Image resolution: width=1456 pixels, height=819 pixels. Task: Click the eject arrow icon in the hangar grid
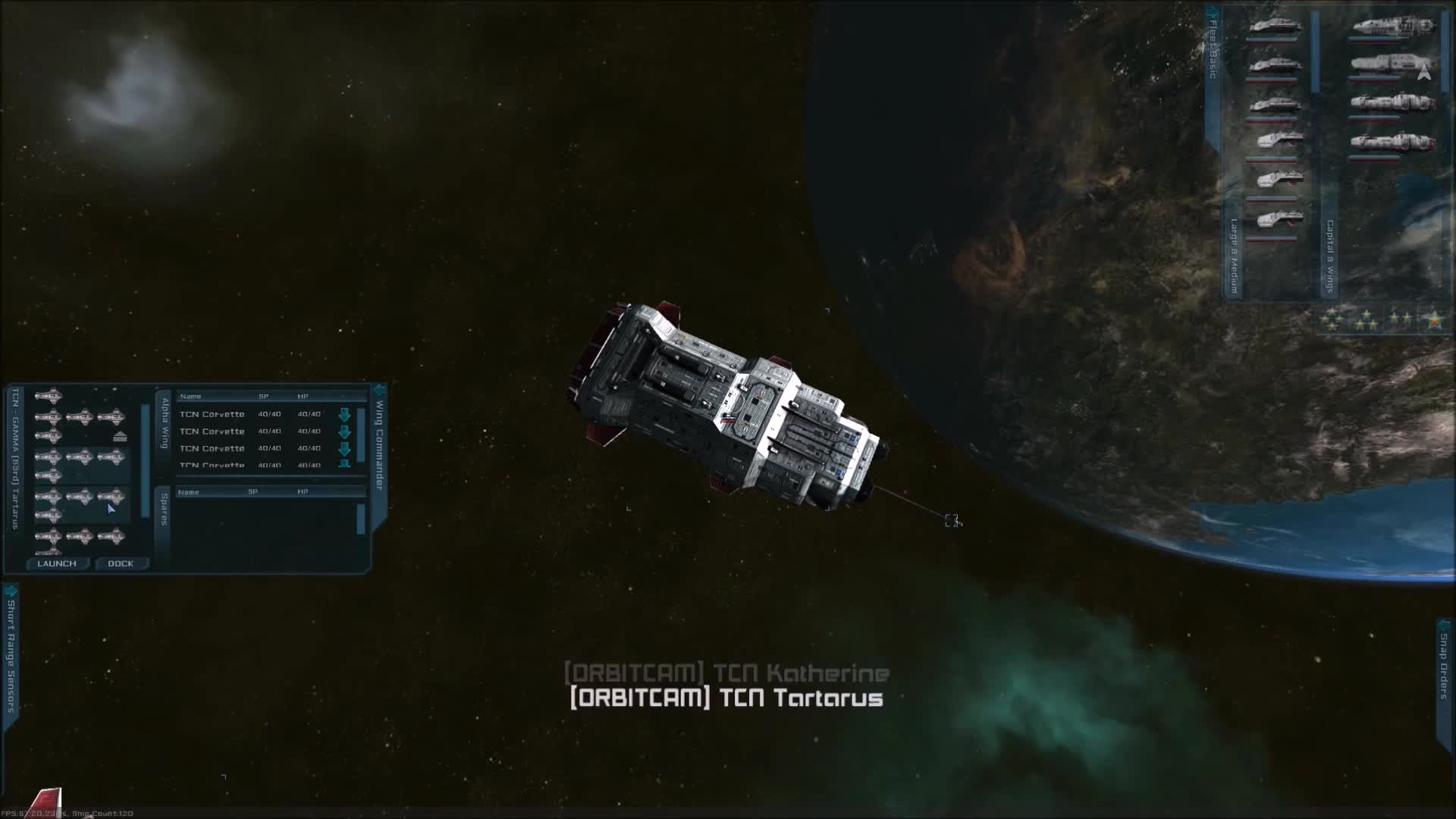point(121,435)
